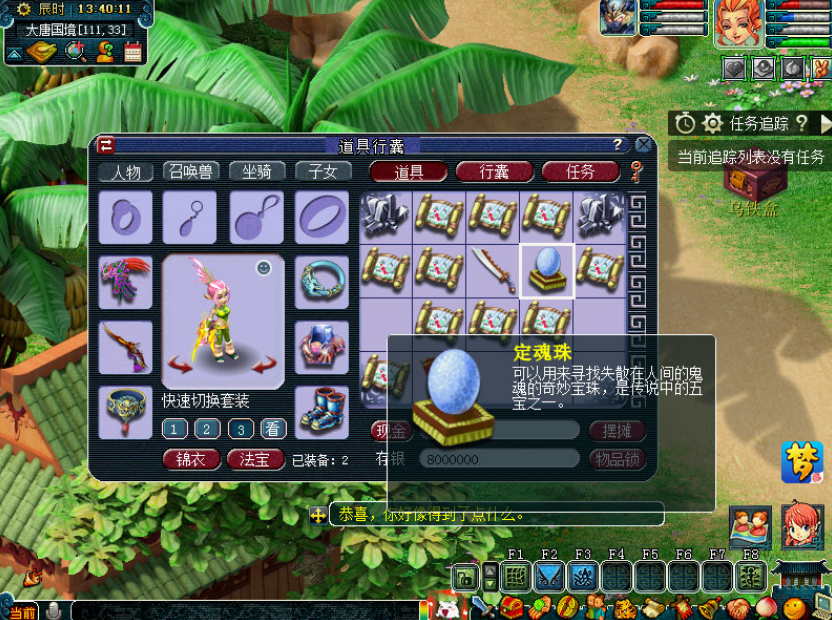Close the 道具行囊 inventory window
The width and height of the screenshot is (832, 620).
click(x=644, y=145)
